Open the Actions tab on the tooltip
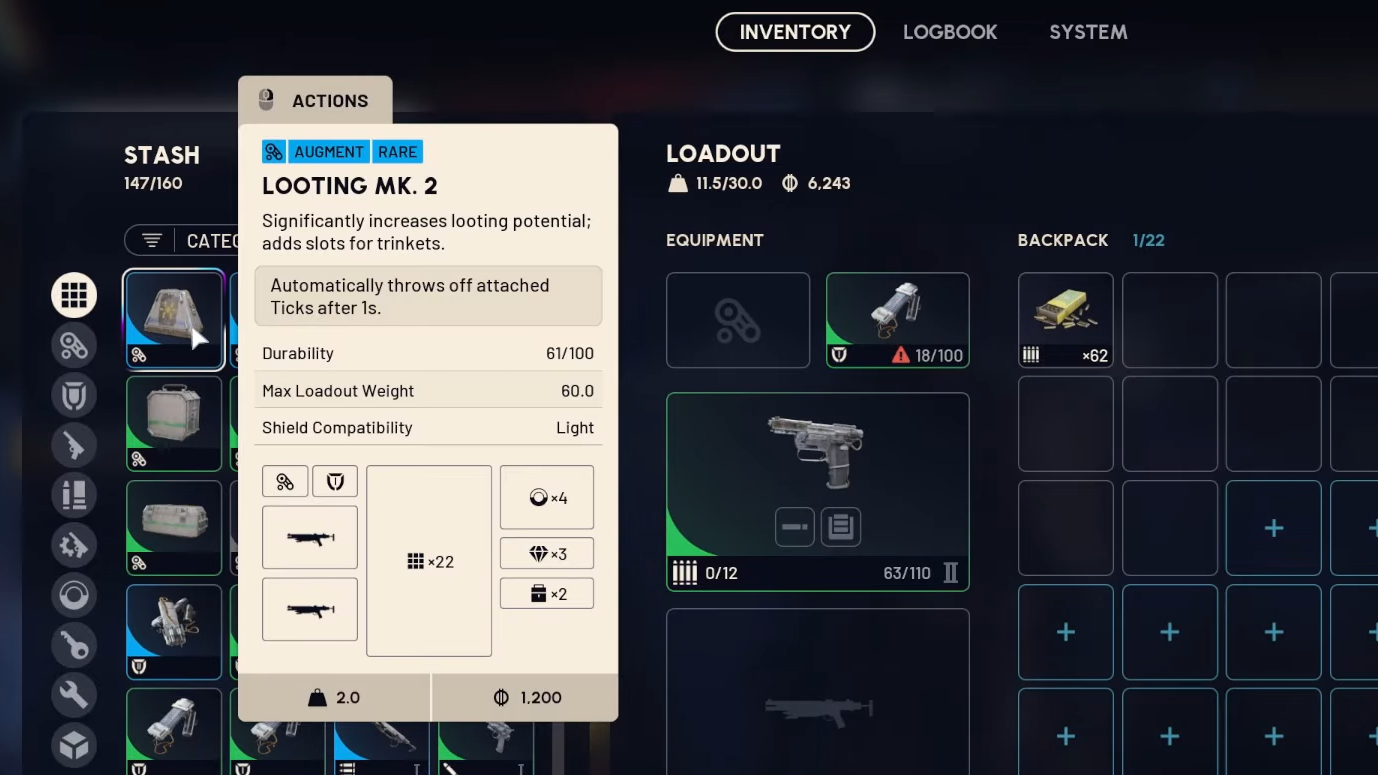This screenshot has width=1378, height=775. [315, 101]
